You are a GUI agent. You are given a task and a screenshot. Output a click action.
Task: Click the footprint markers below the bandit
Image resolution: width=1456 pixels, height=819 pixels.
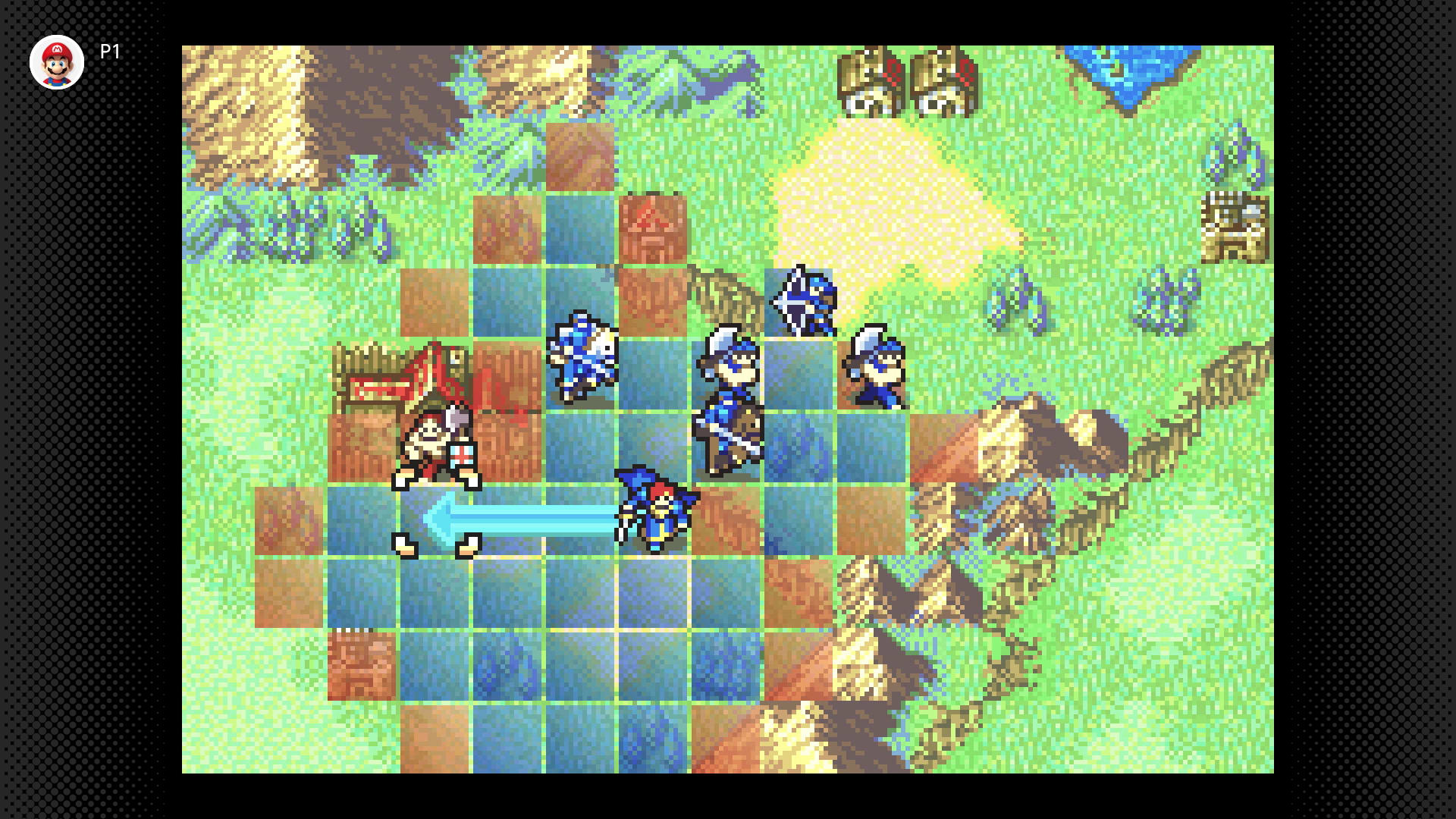pyautogui.click(x=435, y=544)
